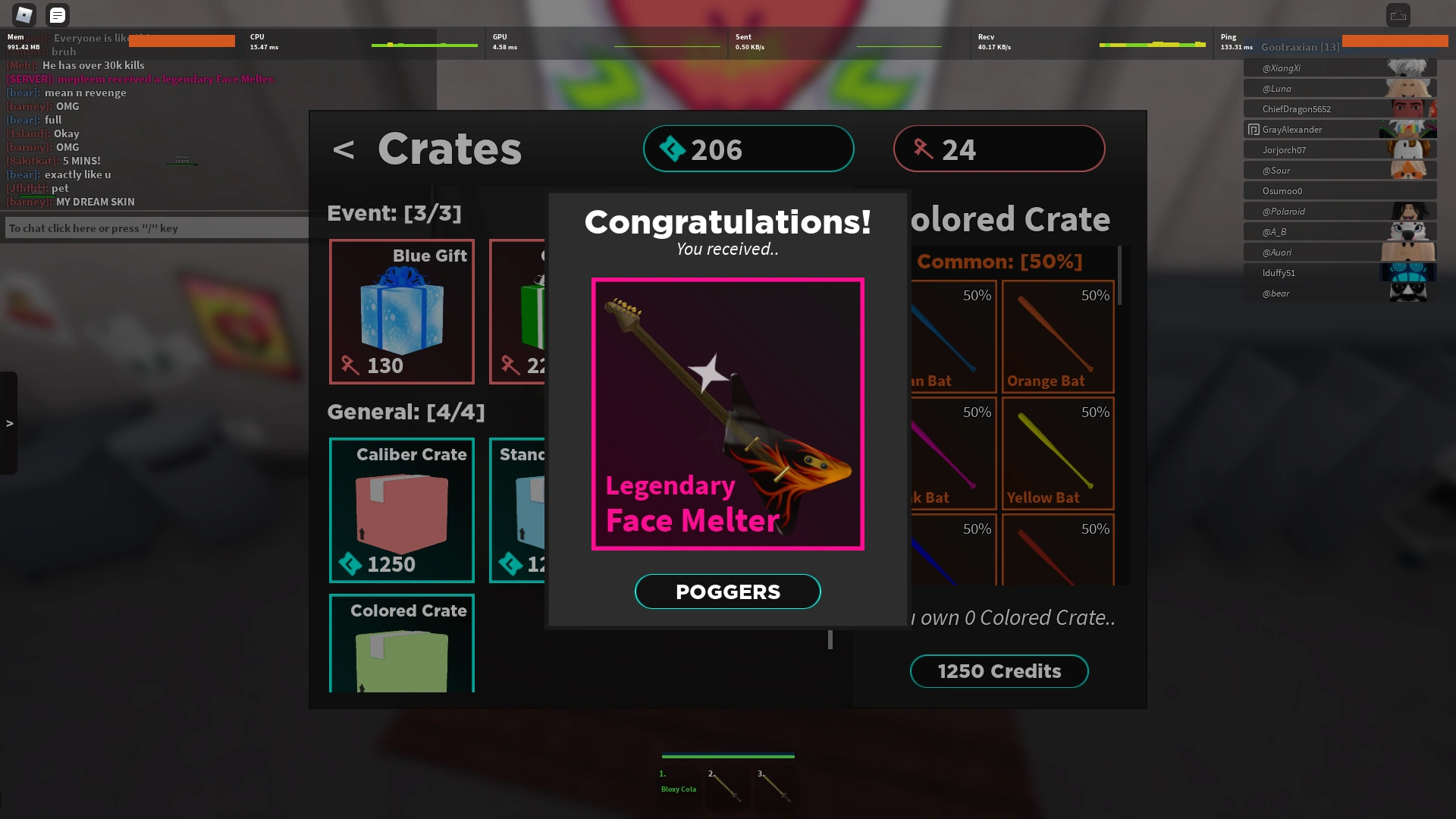Click the chat bubble icon top-left
The width and height of the screenshot is (1456, 819).
pos(58,14)
